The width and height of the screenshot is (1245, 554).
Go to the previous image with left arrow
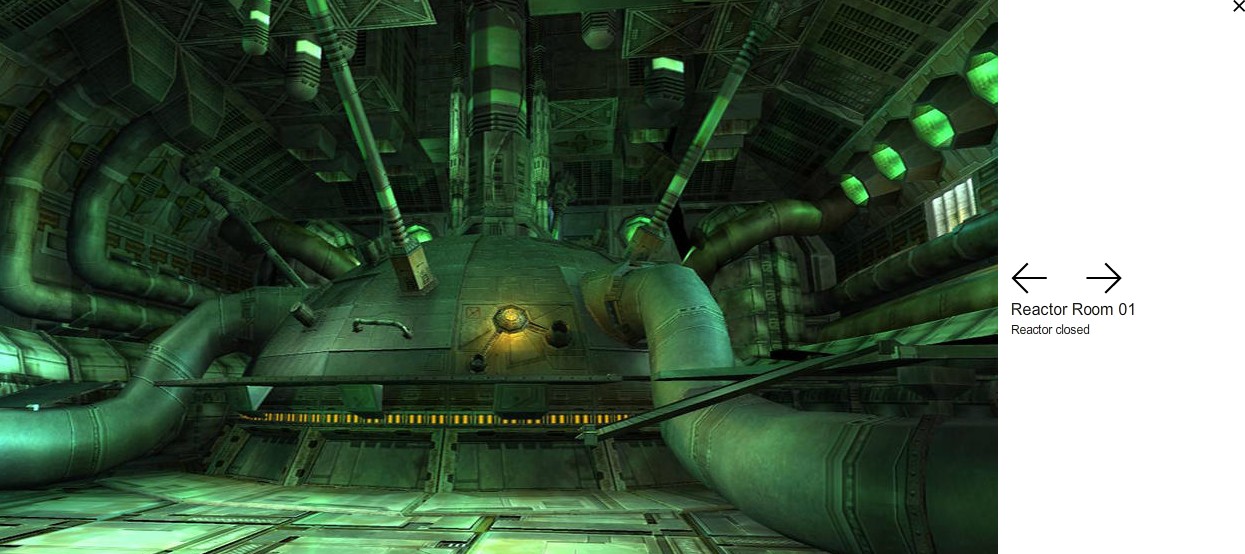click(x=1029, y=278)
